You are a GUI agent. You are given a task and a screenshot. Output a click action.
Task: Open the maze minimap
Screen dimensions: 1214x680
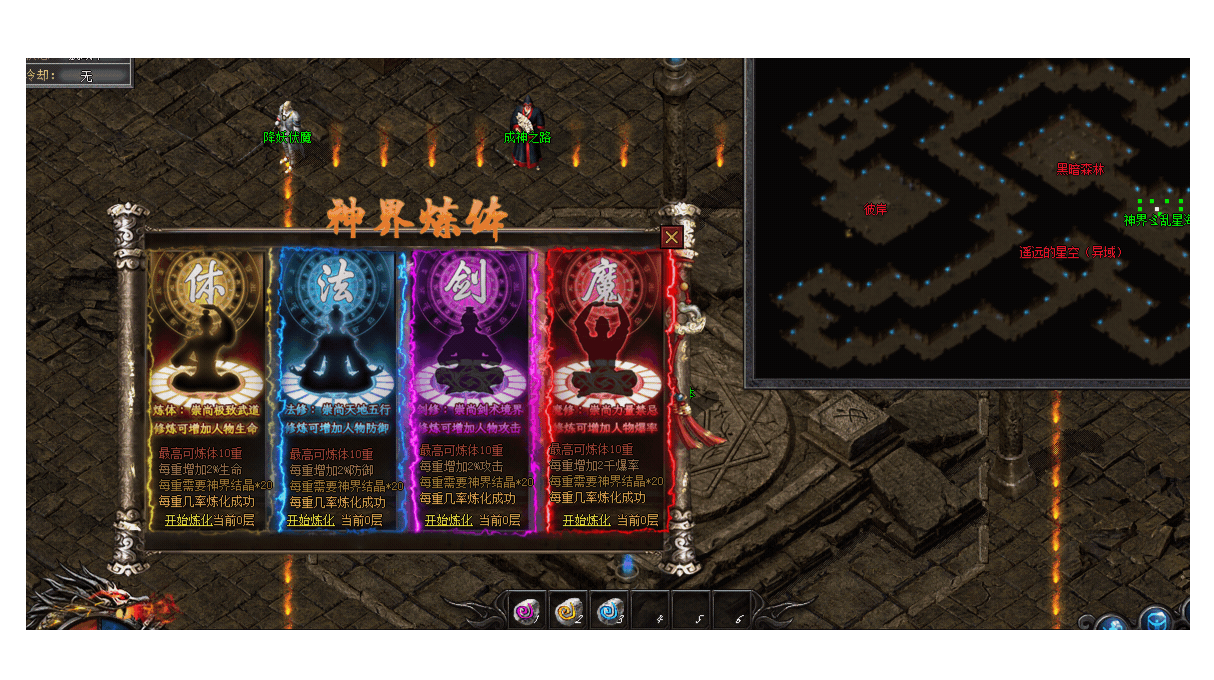[x=967, y=221]
